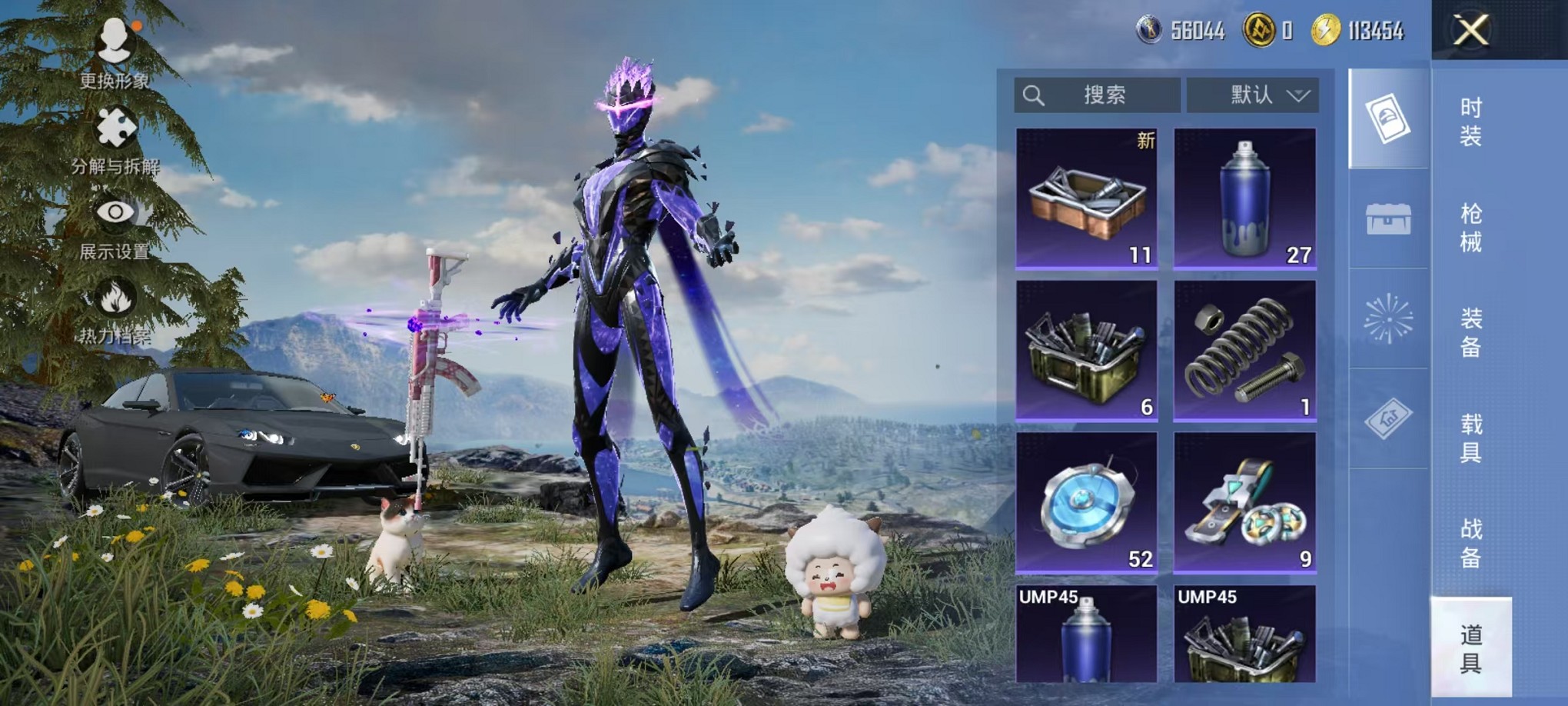Select the spring and bolt parts item
The image size is (1568, 706).
(1245, 351)
